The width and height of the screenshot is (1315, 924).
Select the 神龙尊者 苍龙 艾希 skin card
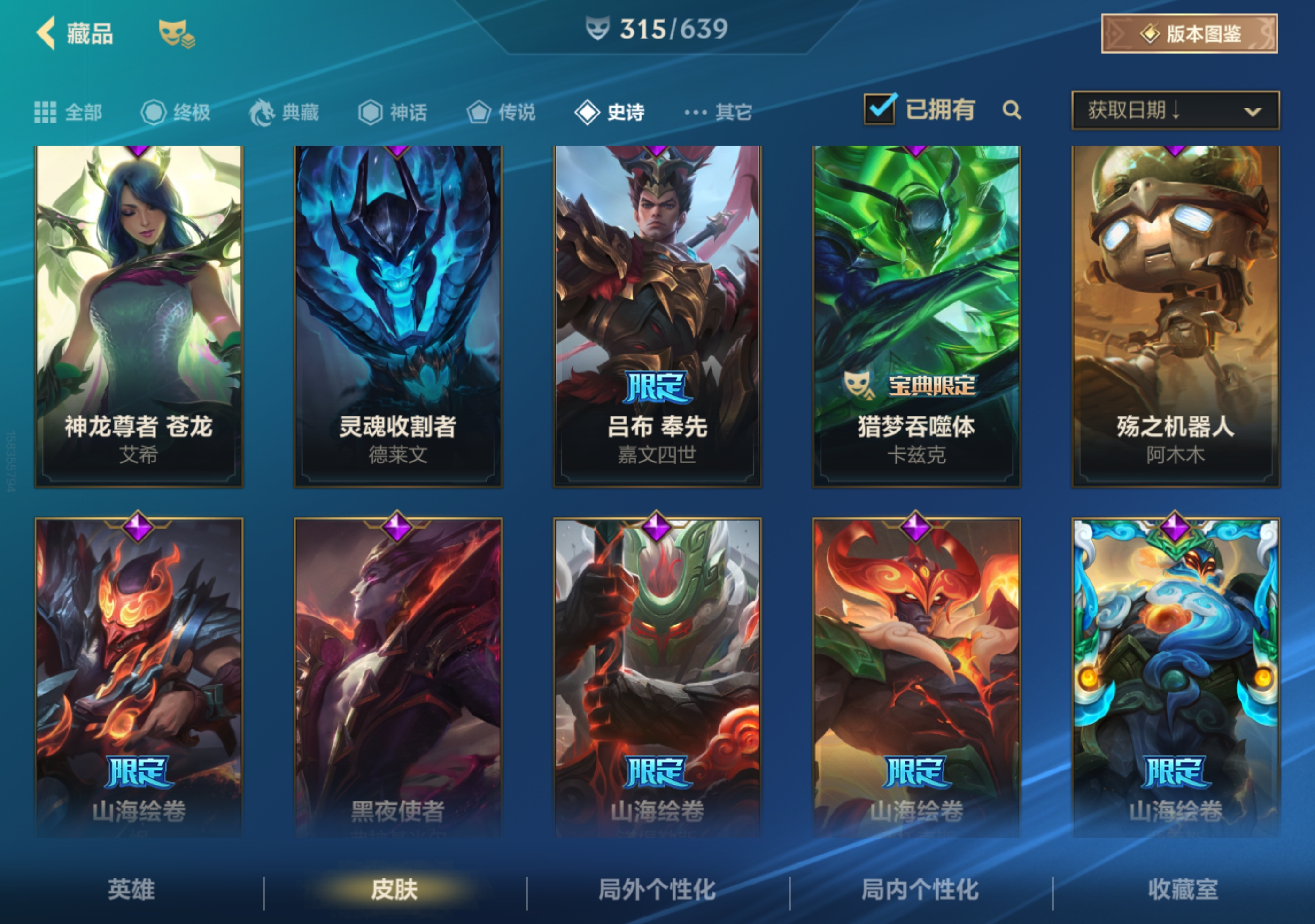(x=139, y=316)
